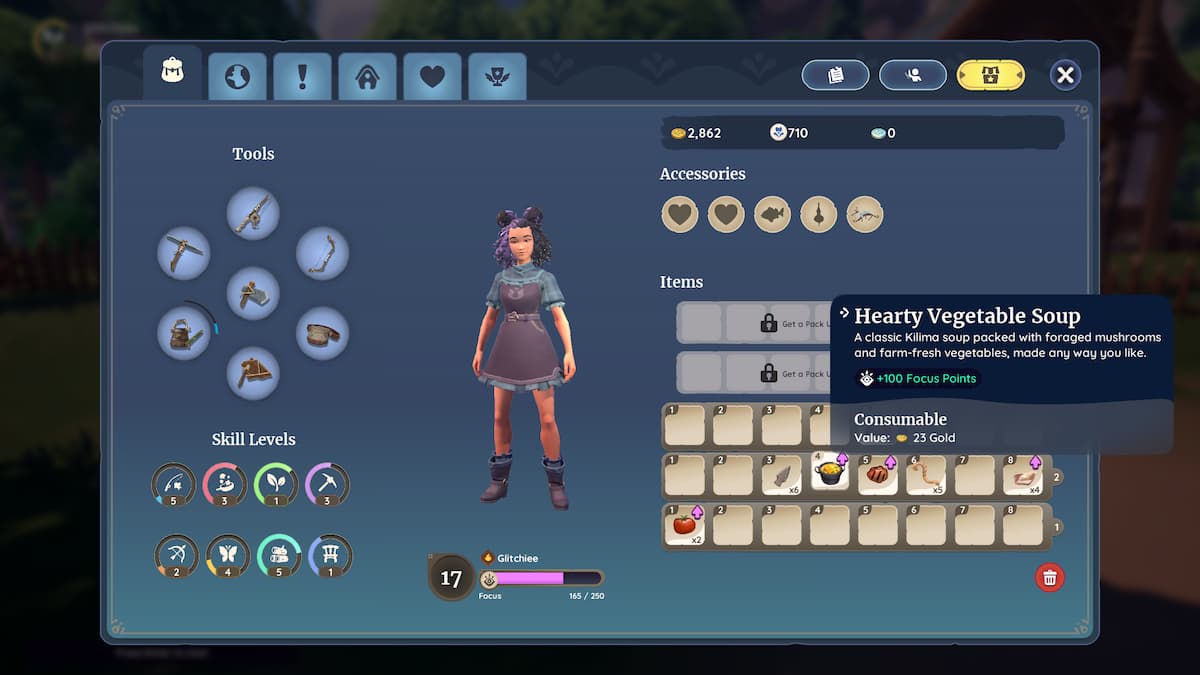Switch to the globe map tab
1200x675 pixels.
pyautogui.click(x=237, y=76)
